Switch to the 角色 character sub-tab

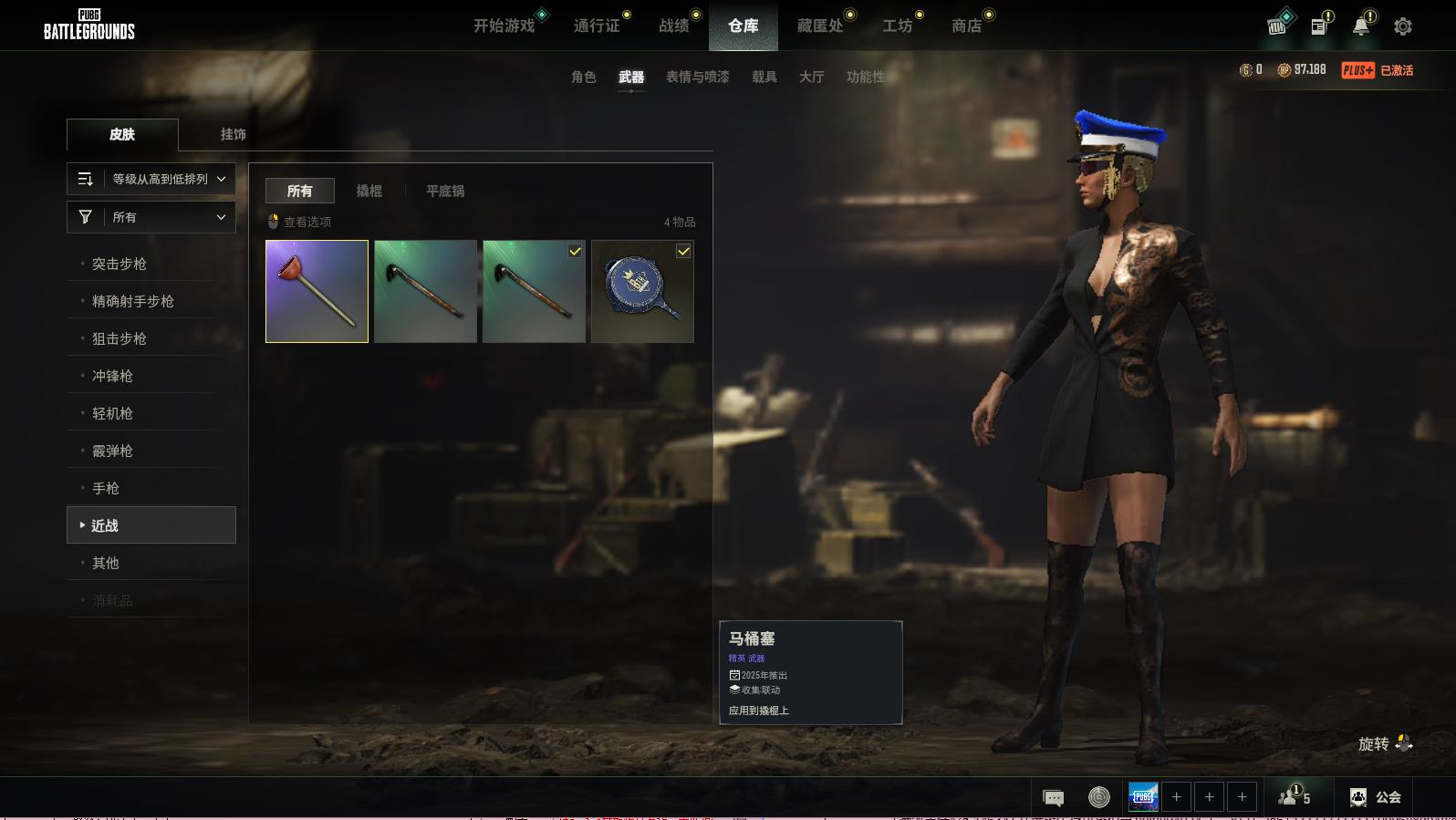(583, 77)
